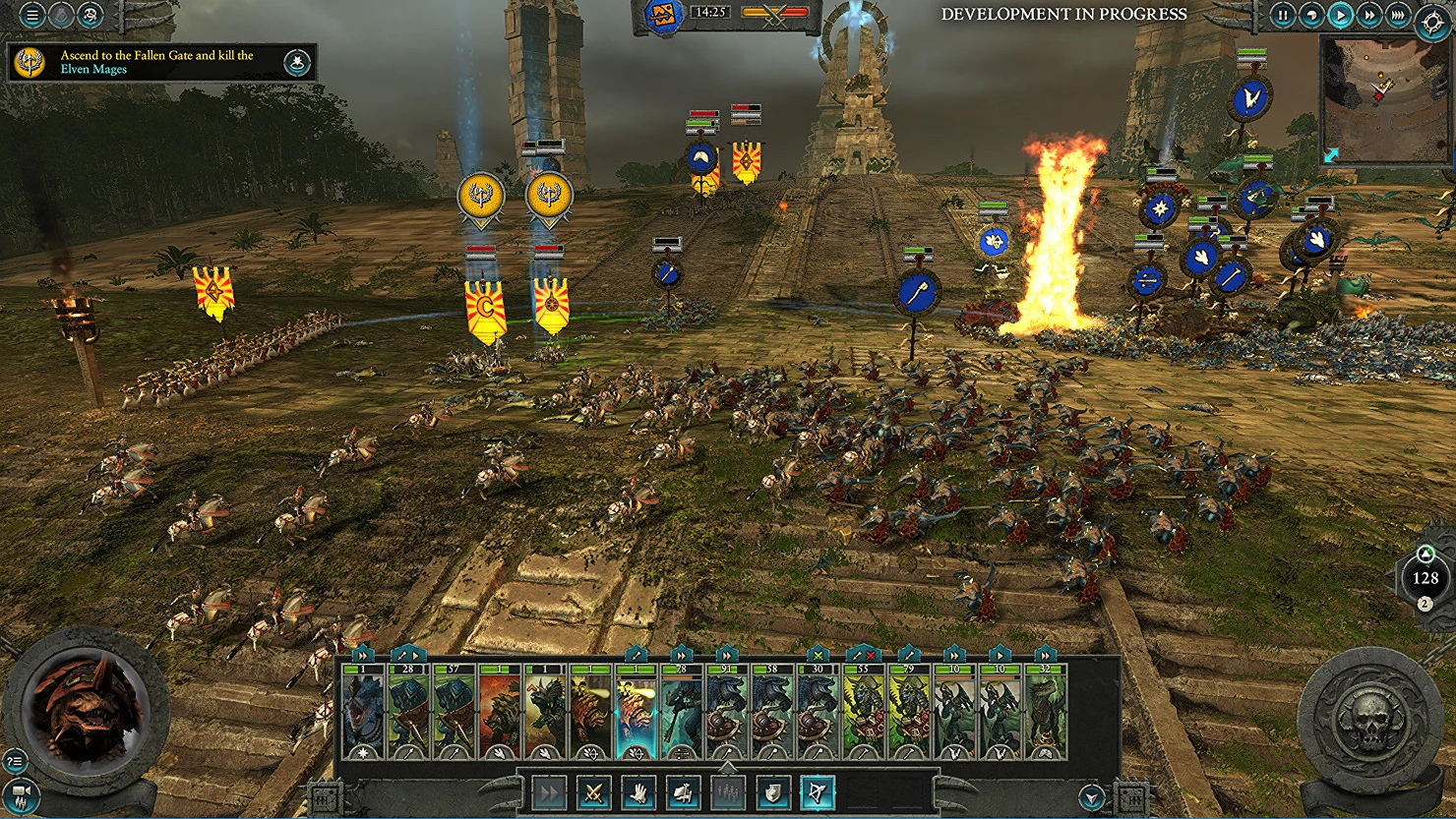
Task: Pause the battle
Action: (x=1282, y=15)
